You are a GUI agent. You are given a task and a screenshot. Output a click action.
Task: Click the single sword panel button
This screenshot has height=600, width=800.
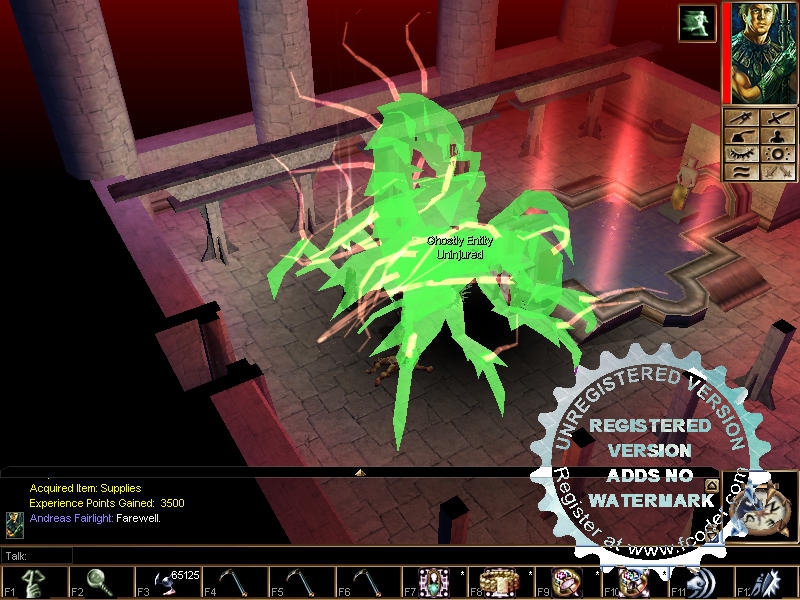coord(778,118)
